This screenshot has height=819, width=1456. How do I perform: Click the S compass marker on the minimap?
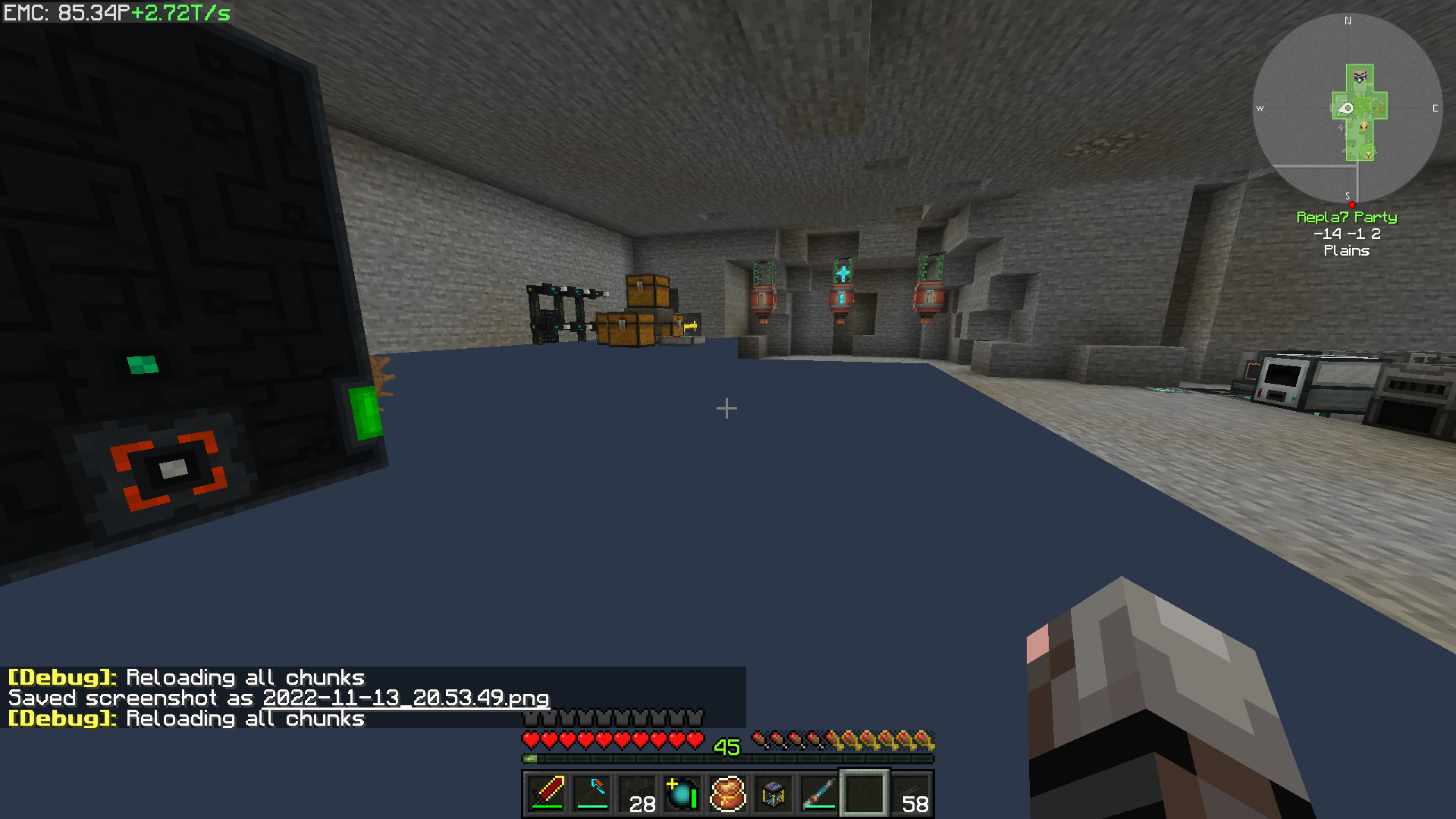[1348, 195]
